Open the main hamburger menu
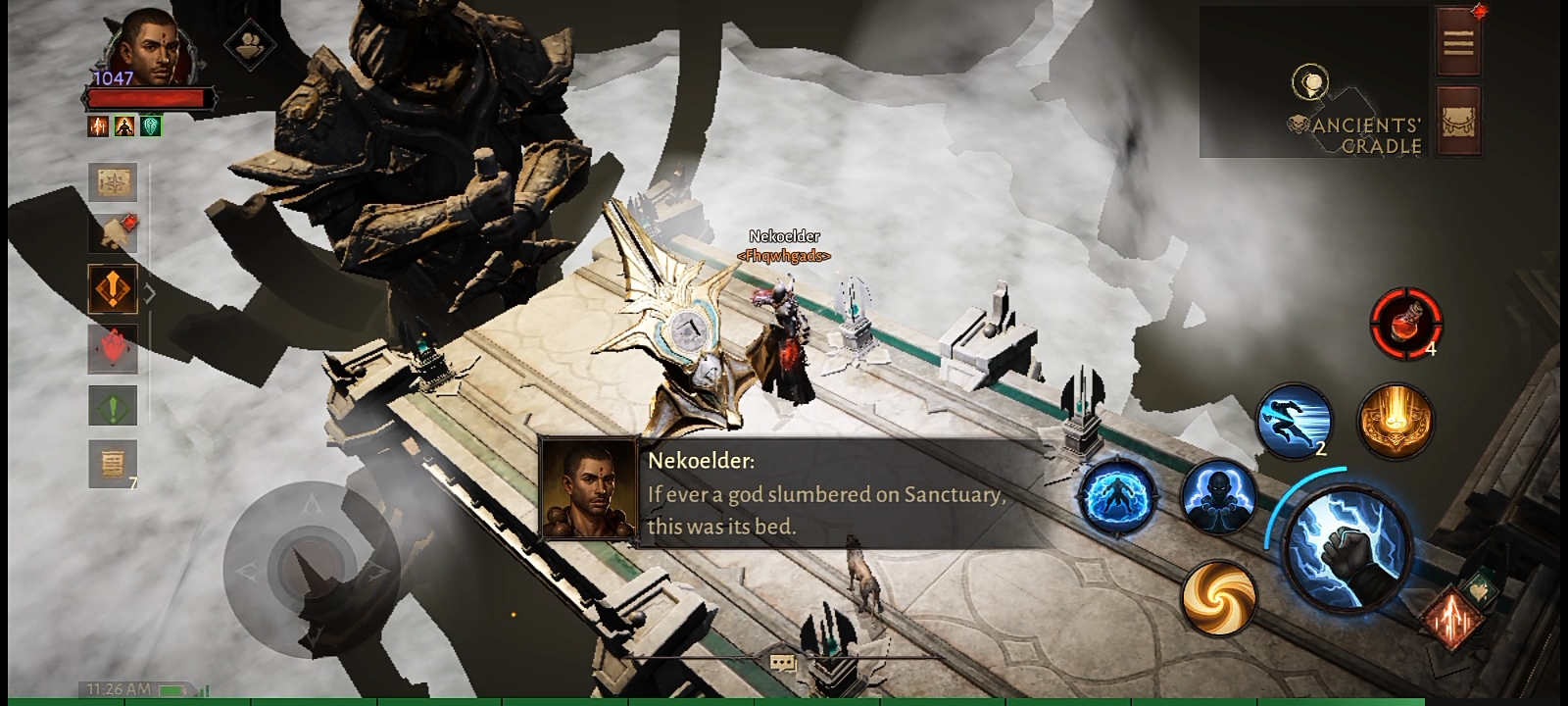Image resolution: width=1568 pixels, height=706 pixels. [1458, 42]
